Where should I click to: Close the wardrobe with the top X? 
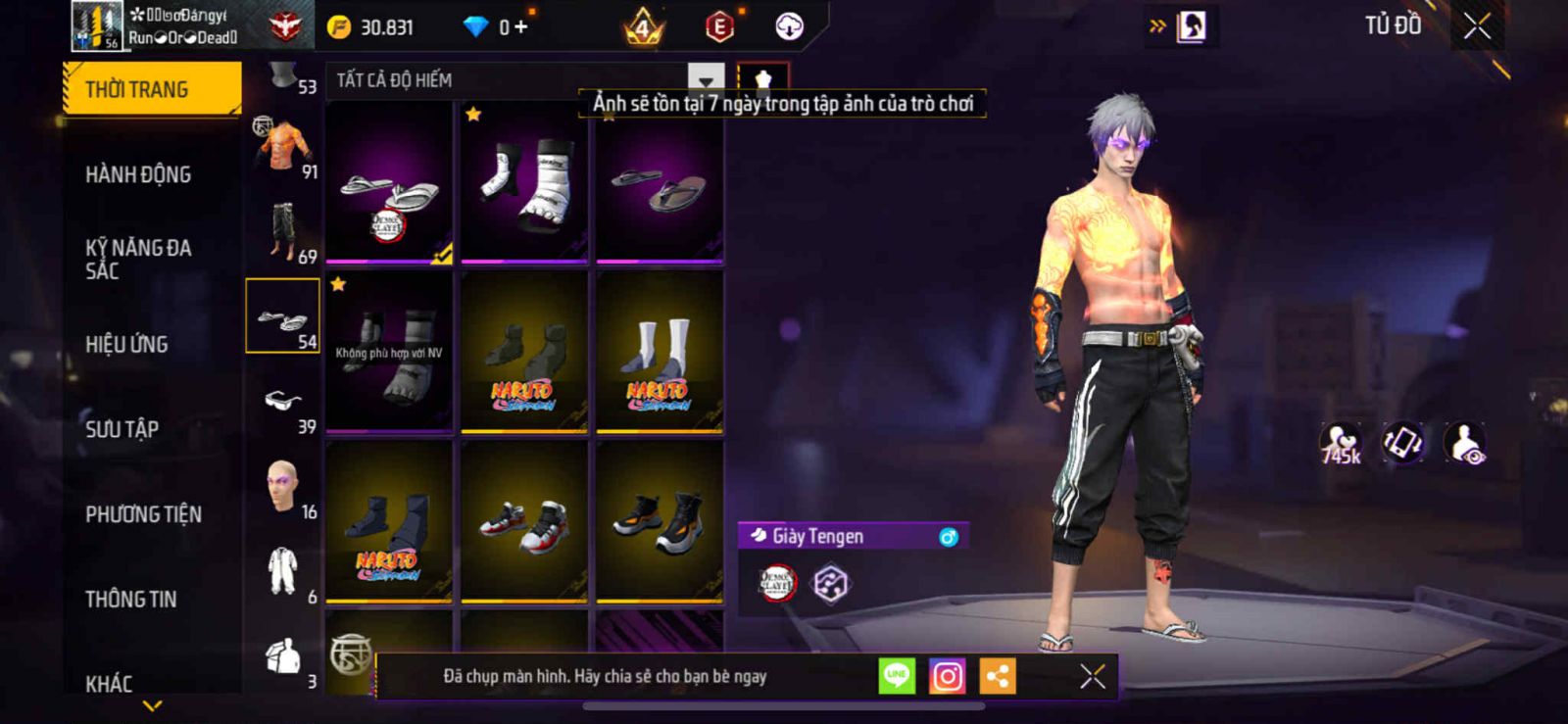1477,26
